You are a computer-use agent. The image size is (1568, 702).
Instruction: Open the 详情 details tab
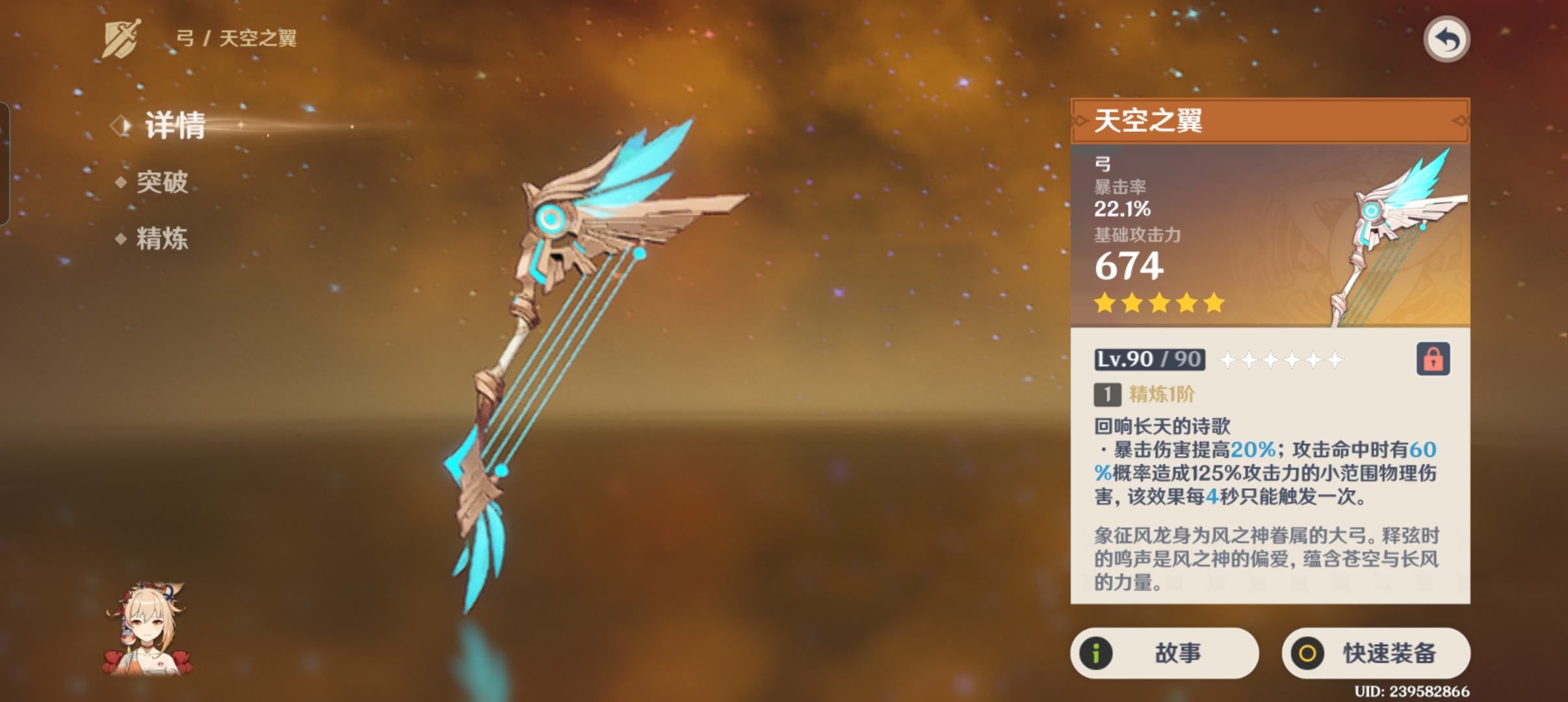tap(174, 125)
